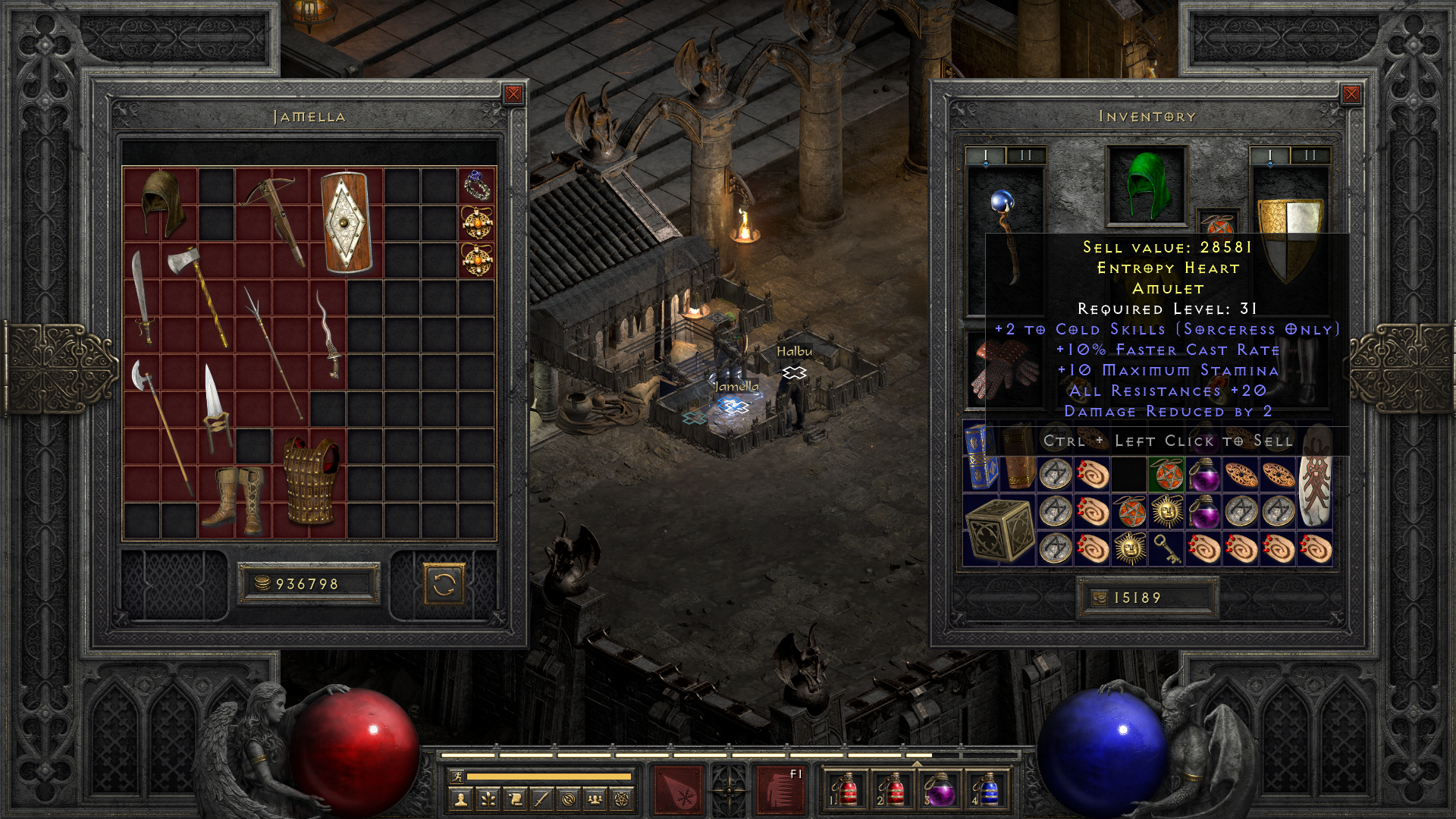Screen dimensions: 1456x819
Task: Close the Inventory panel
Action: (1351, 94)
